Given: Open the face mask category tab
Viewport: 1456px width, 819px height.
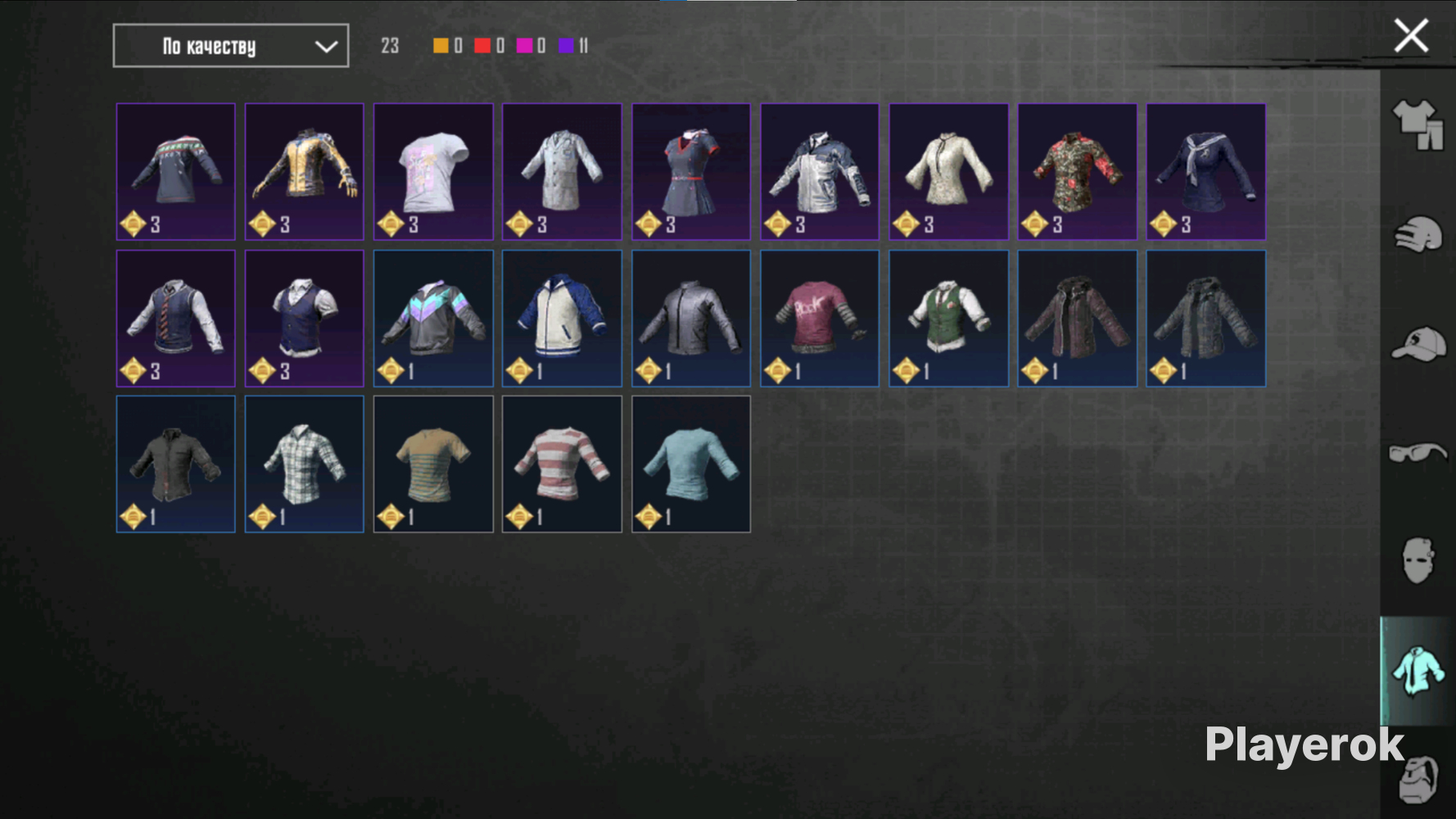Looking at the screenshot, I should click(x=1418, y=561).
